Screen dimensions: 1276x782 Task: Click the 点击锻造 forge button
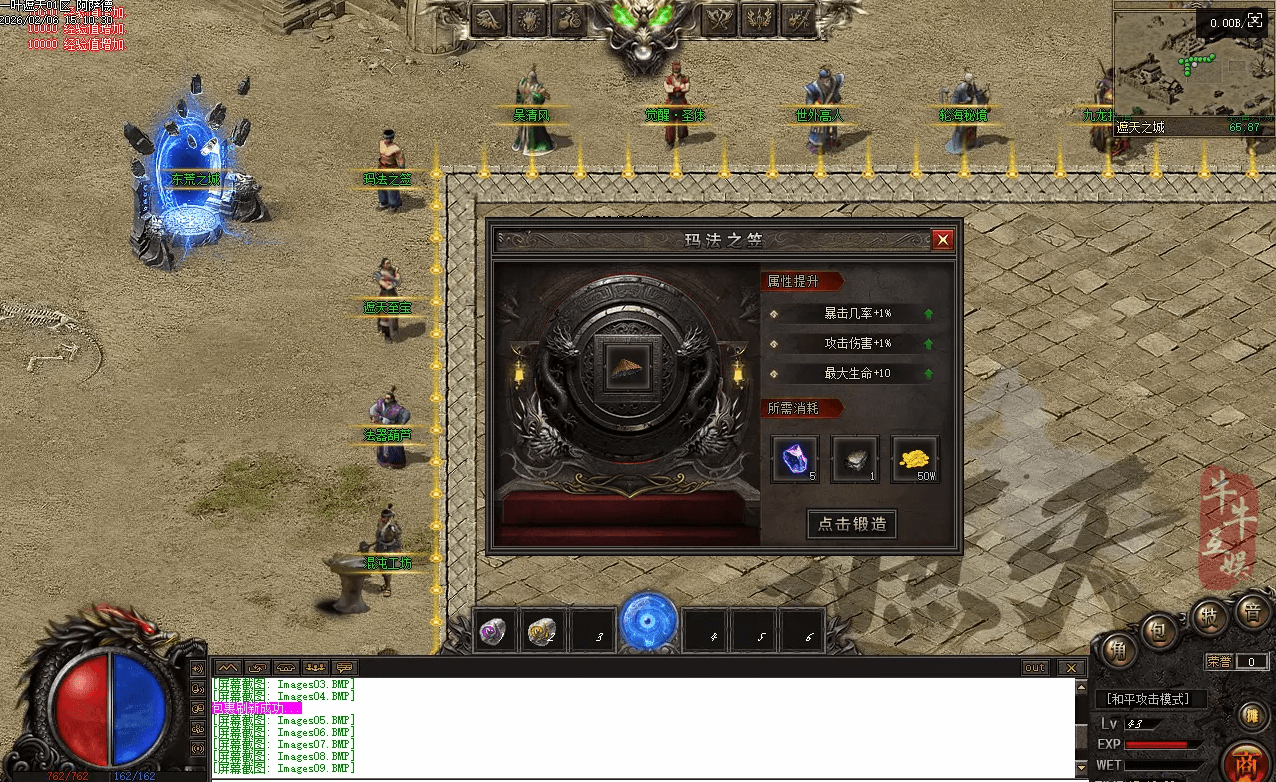[852, 524]
